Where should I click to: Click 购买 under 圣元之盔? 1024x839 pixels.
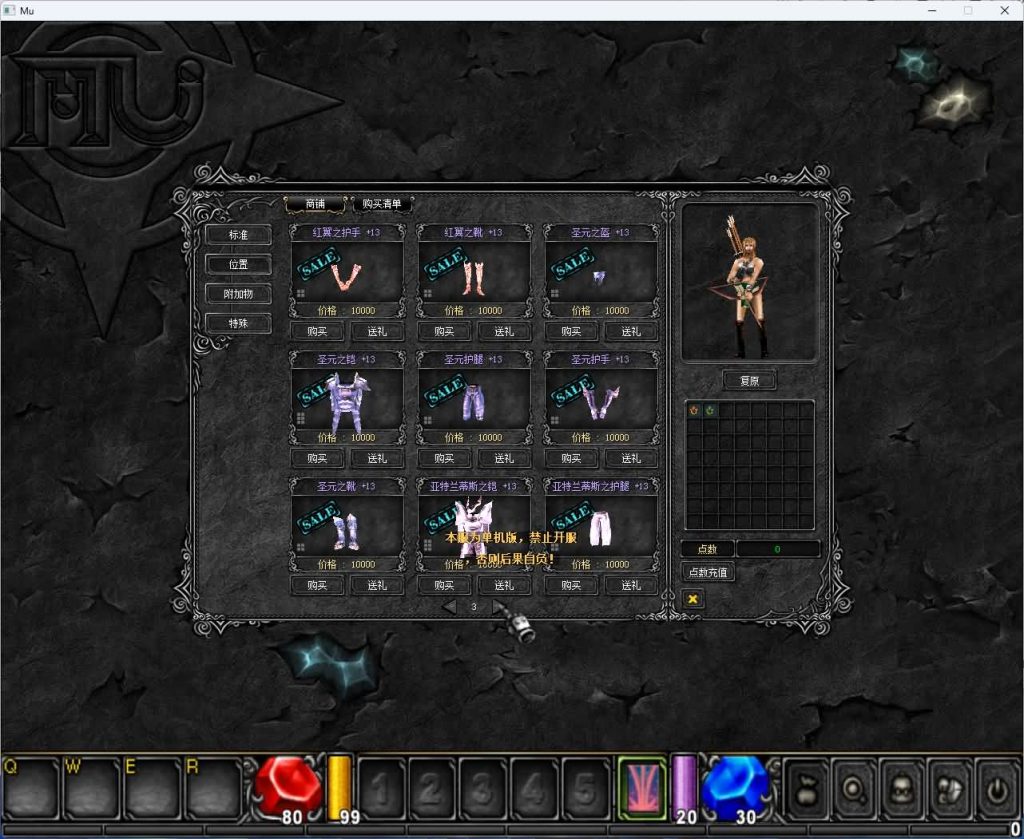tap(571, 332)
